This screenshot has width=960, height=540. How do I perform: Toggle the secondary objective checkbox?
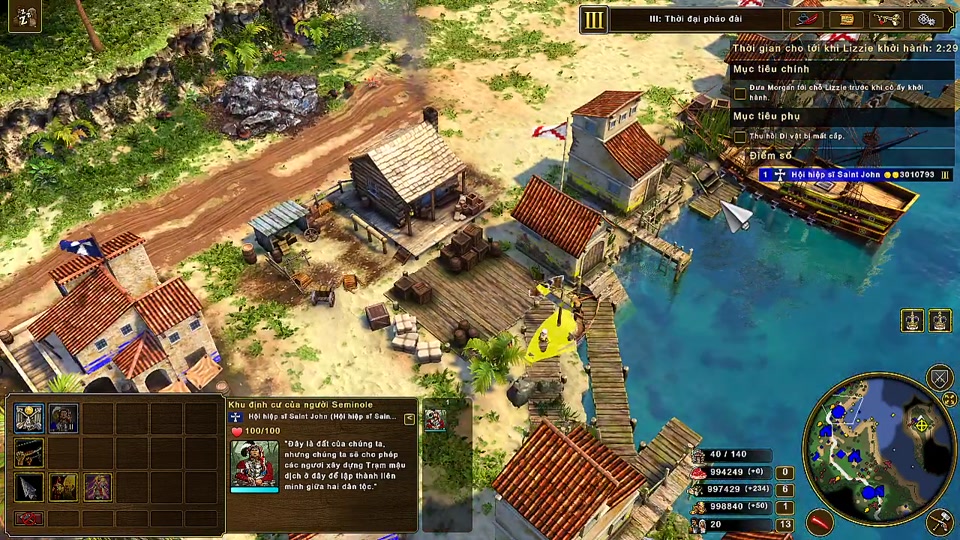click(x=740, y=136)
